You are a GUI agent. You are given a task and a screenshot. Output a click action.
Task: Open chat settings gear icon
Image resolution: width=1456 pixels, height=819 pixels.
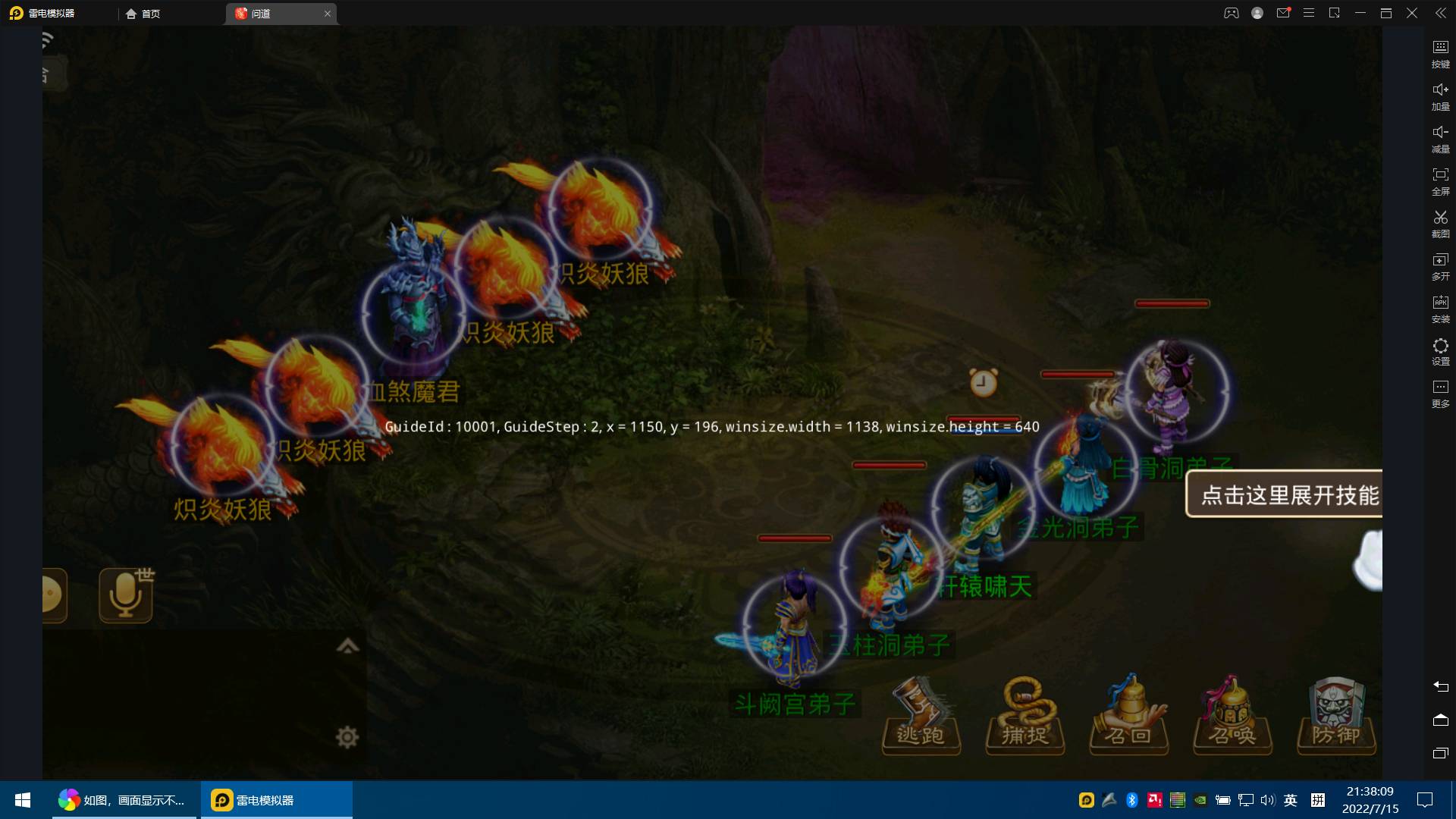(x=347, y=736)
